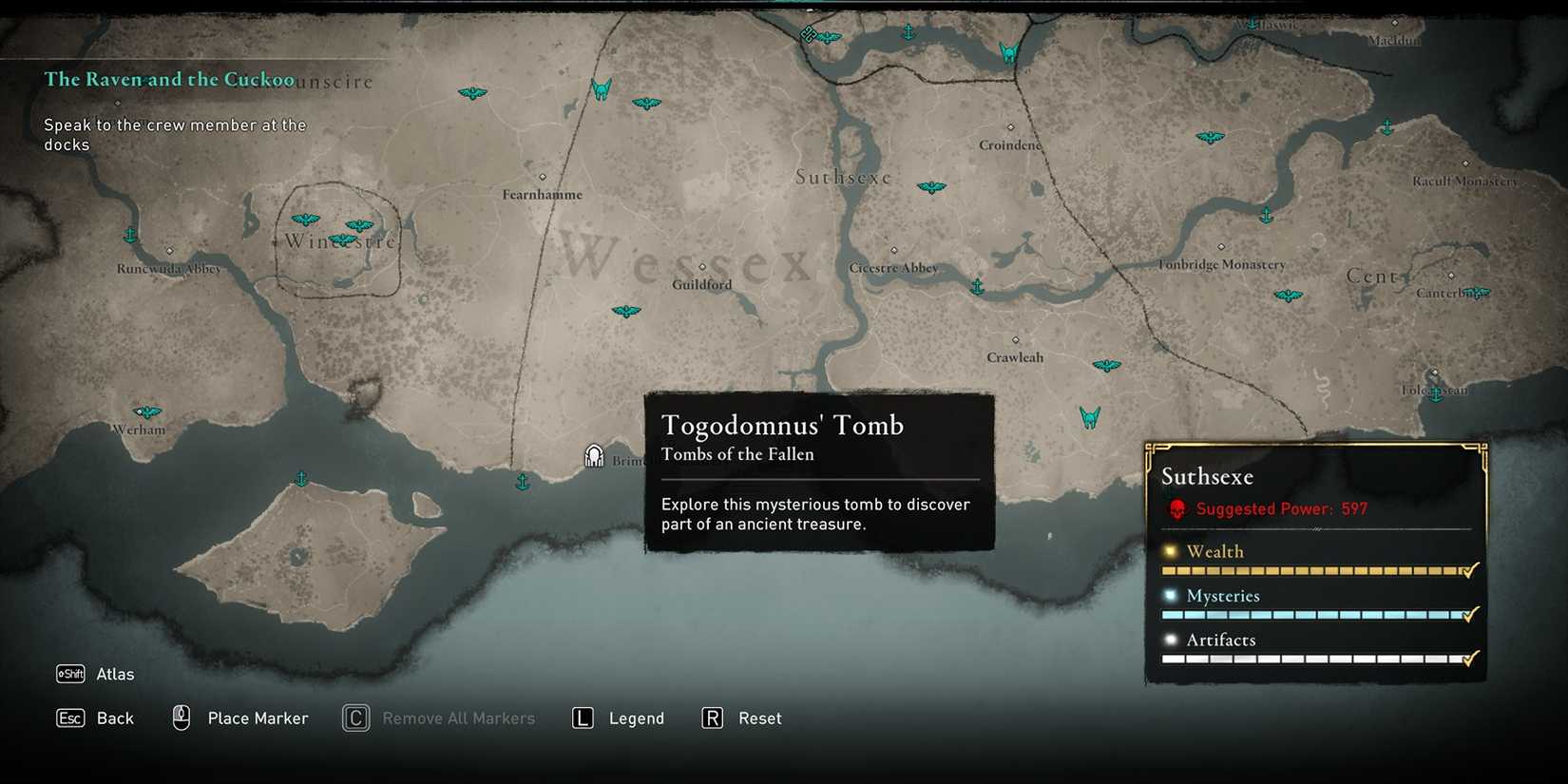Open the mystery icon near Werham
The image size is (1568, 784).
point(147,411)
